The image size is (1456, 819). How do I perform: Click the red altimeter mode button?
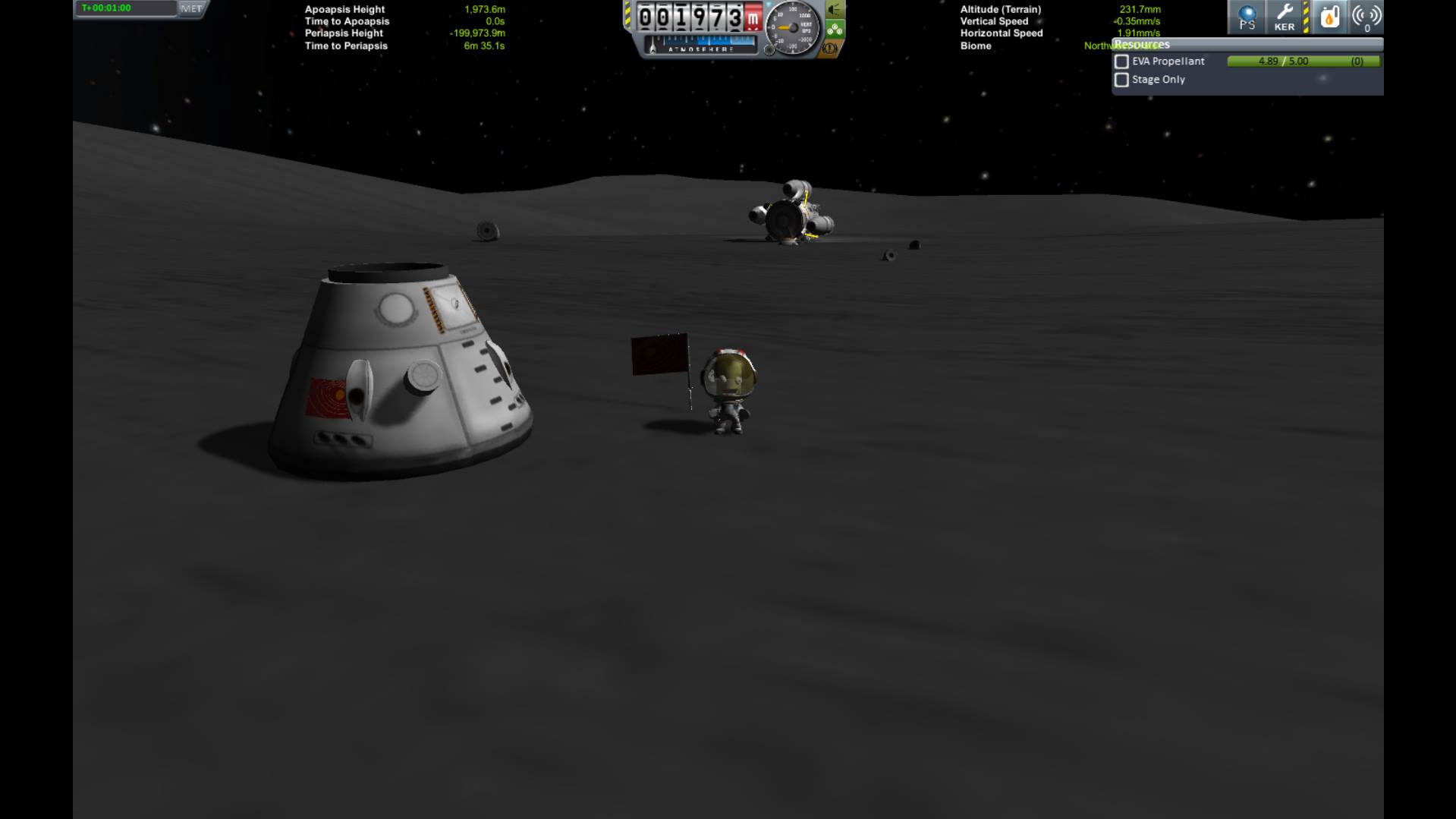[x=751, y=17]
